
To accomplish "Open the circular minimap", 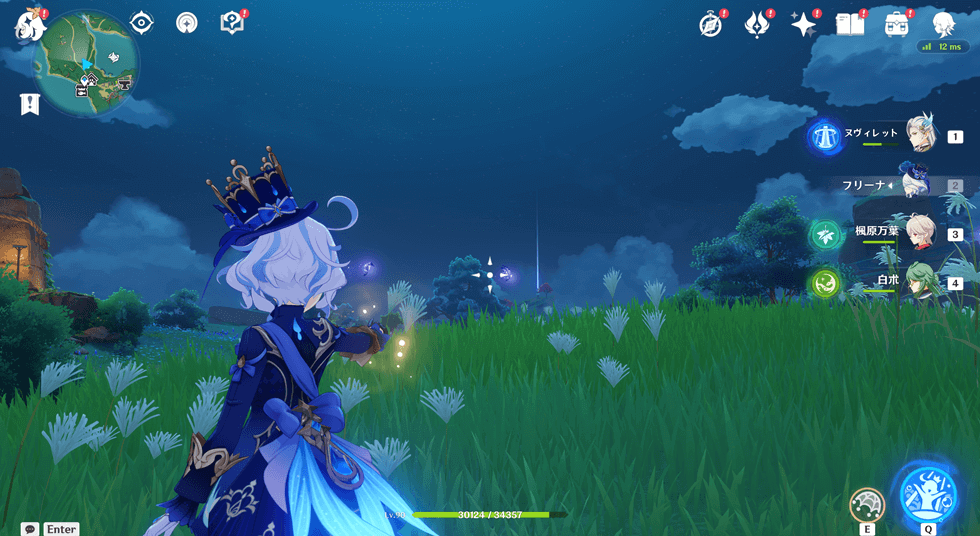I will click(86, 62).
